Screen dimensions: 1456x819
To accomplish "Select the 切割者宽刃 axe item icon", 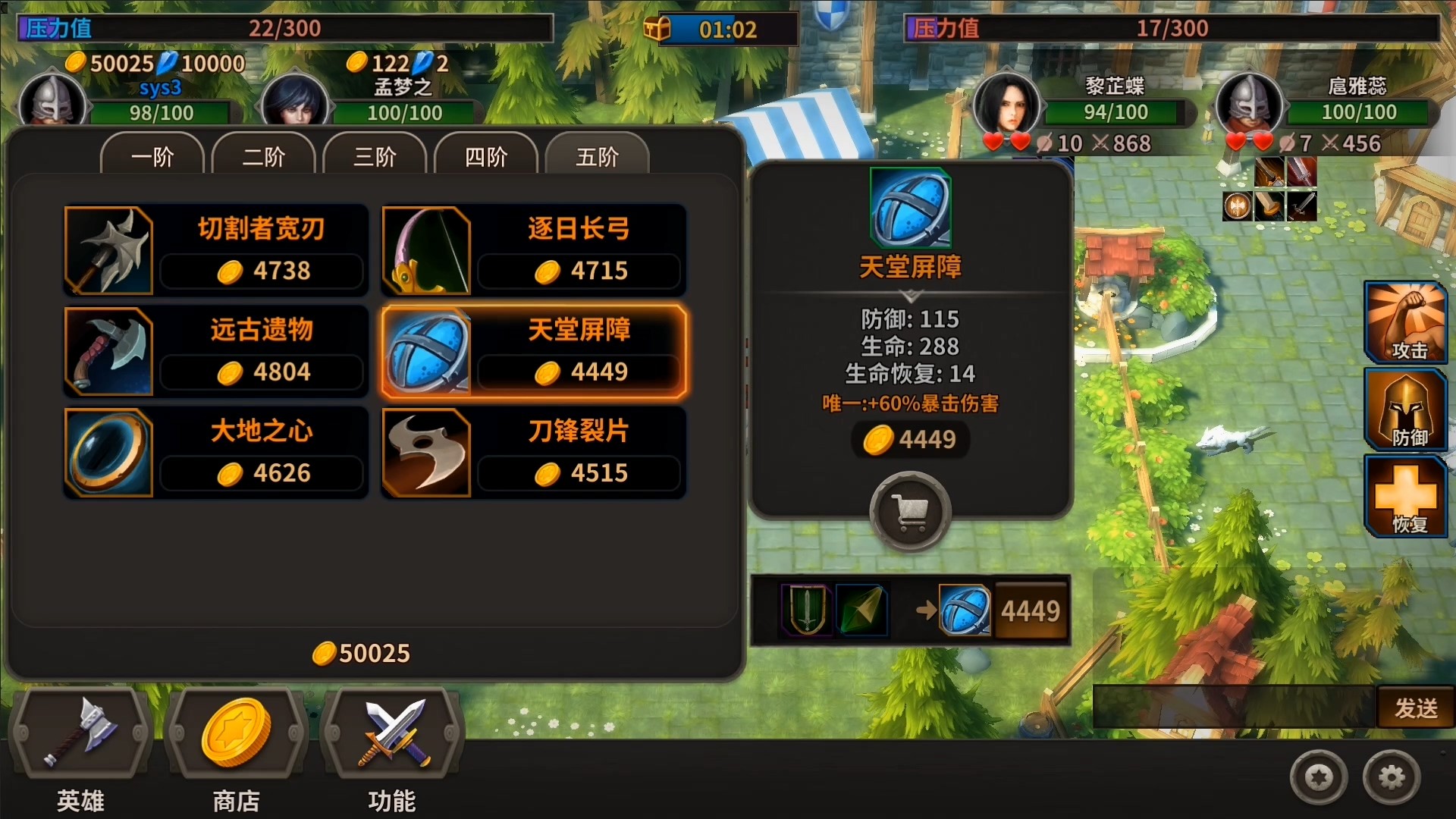I will [x=109, y=250].
